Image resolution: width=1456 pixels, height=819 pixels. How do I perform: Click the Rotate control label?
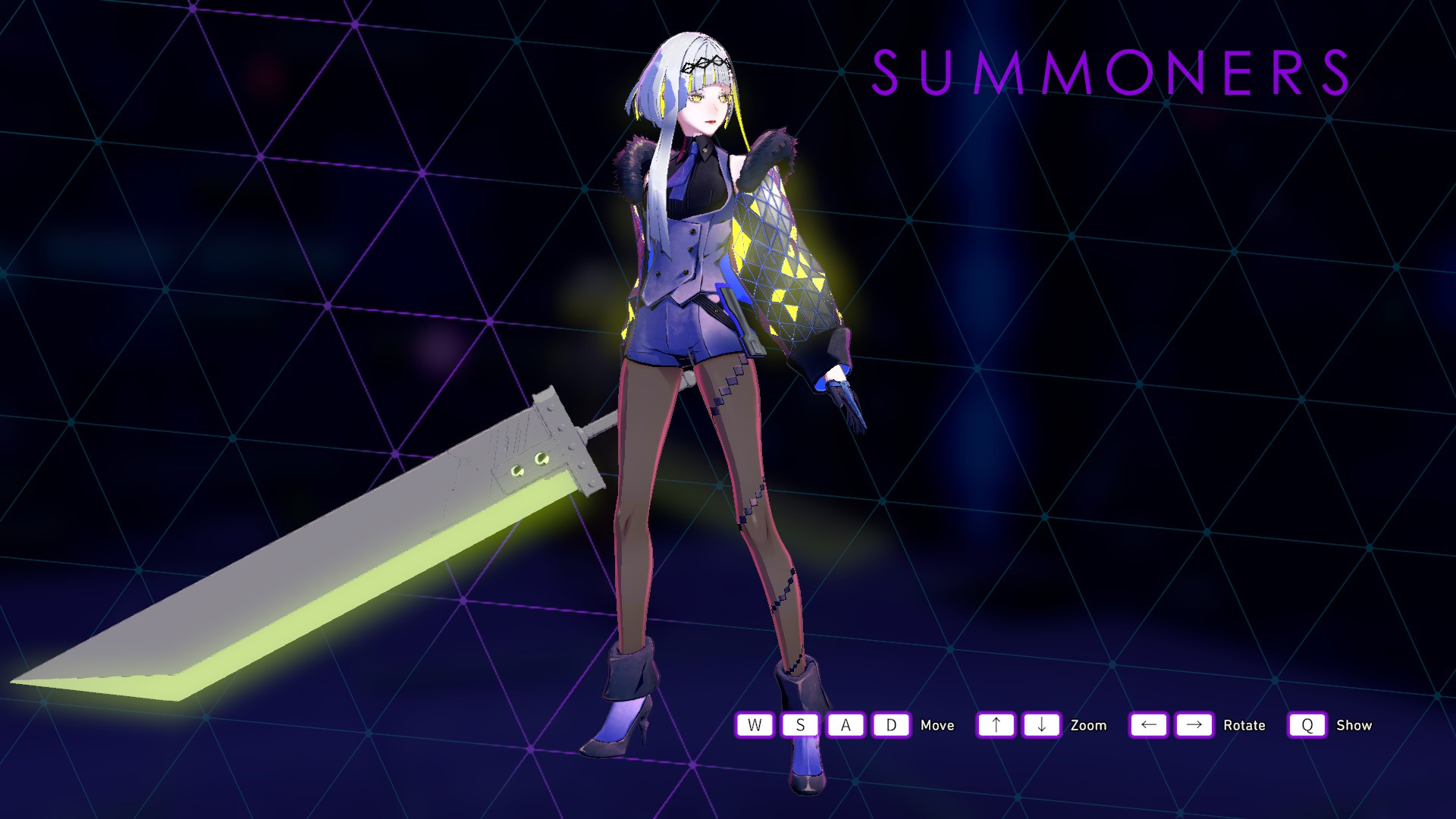point(1244,725)
